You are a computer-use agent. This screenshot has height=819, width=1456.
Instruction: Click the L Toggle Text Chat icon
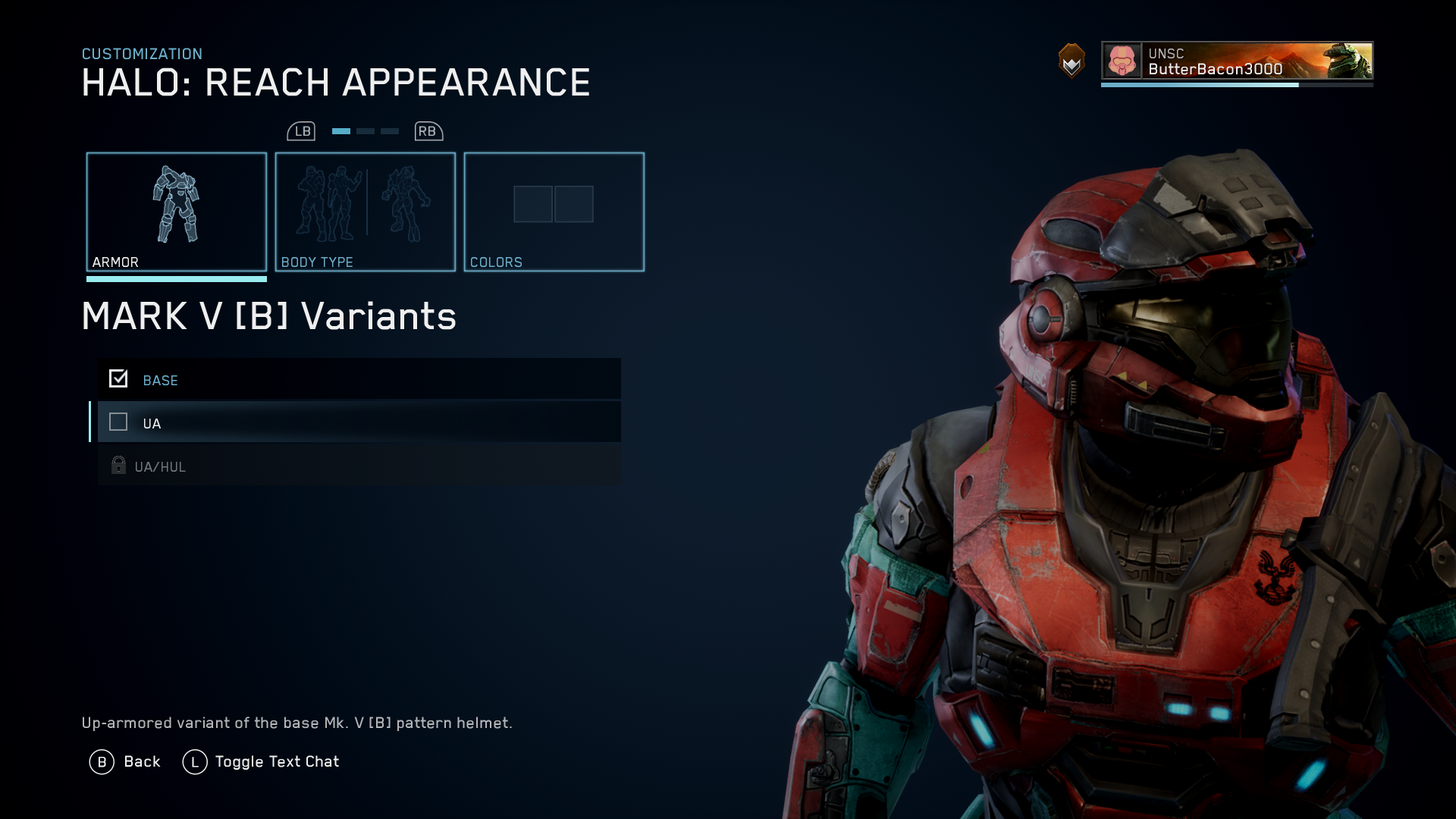click(x=195, y=761)
